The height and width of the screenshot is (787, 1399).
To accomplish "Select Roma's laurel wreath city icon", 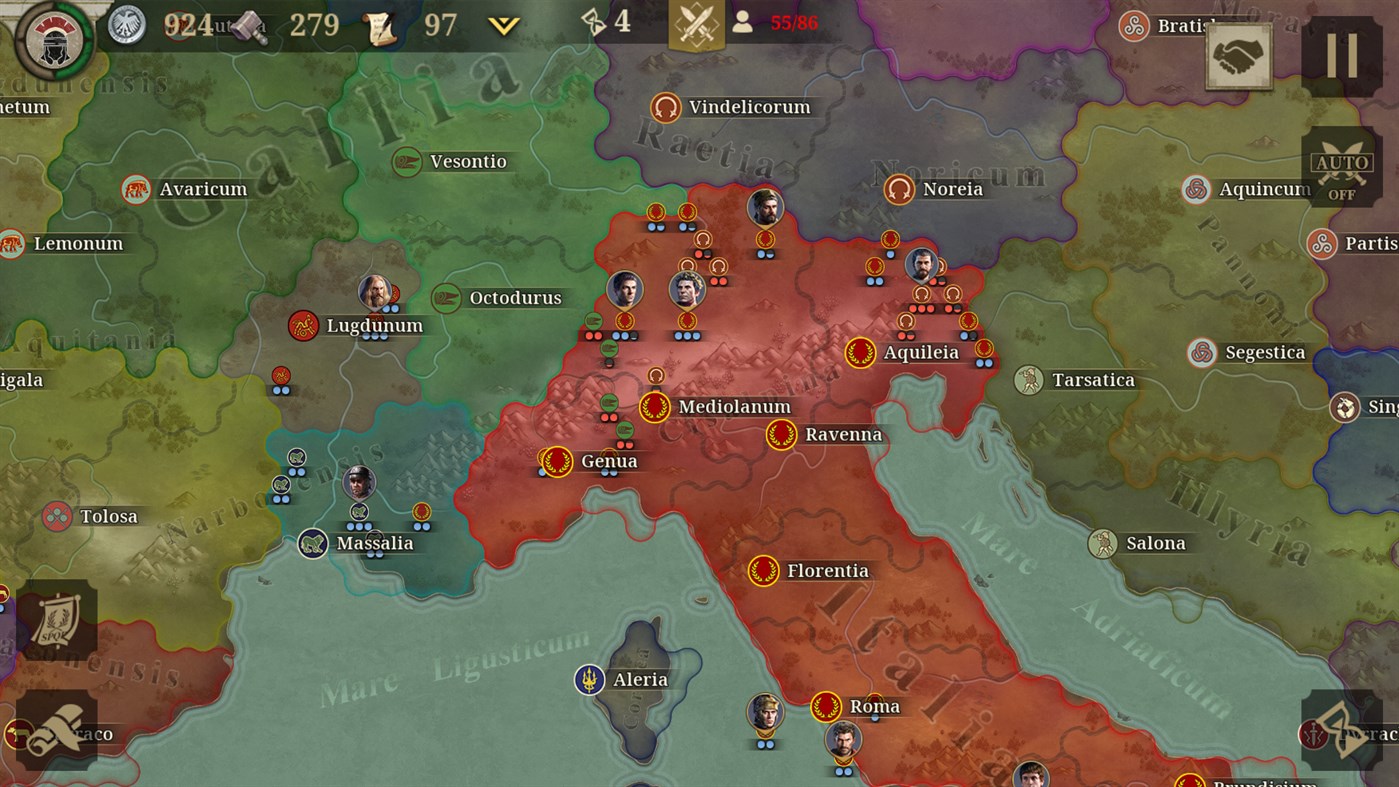I will 828,705.
